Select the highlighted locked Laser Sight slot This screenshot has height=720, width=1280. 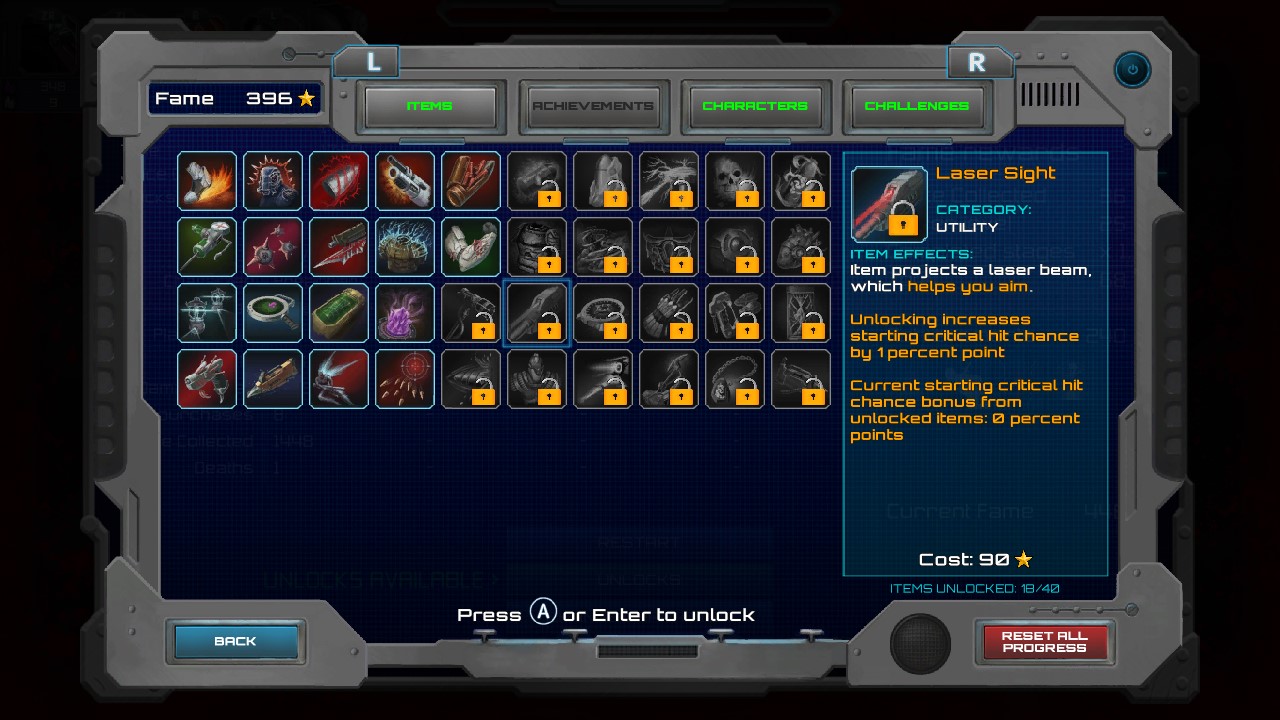coord(537,313)
